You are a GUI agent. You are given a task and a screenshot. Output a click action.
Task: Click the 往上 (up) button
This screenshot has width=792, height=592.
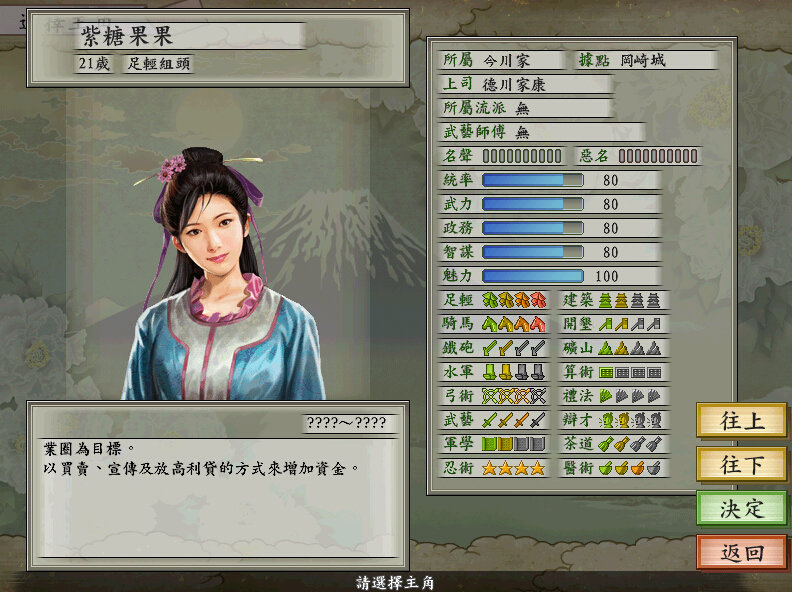click(741, 420)
